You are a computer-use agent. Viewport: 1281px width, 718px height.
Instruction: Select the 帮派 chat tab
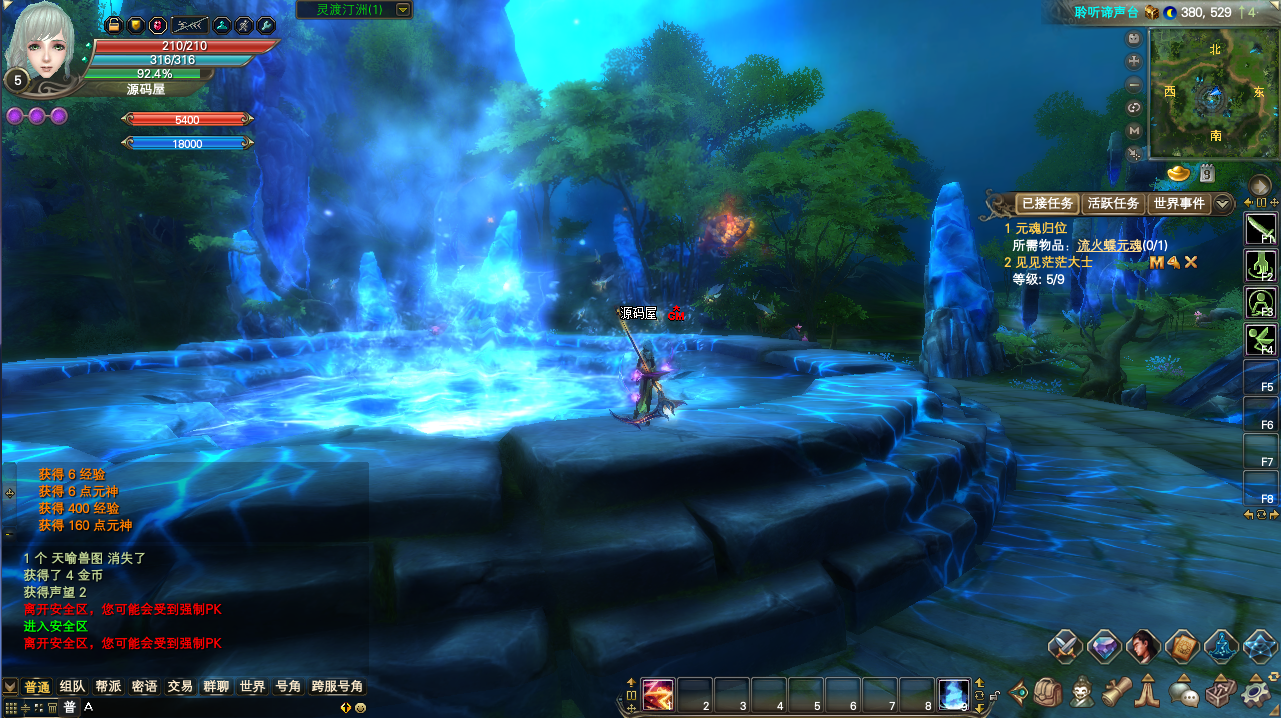108,687
